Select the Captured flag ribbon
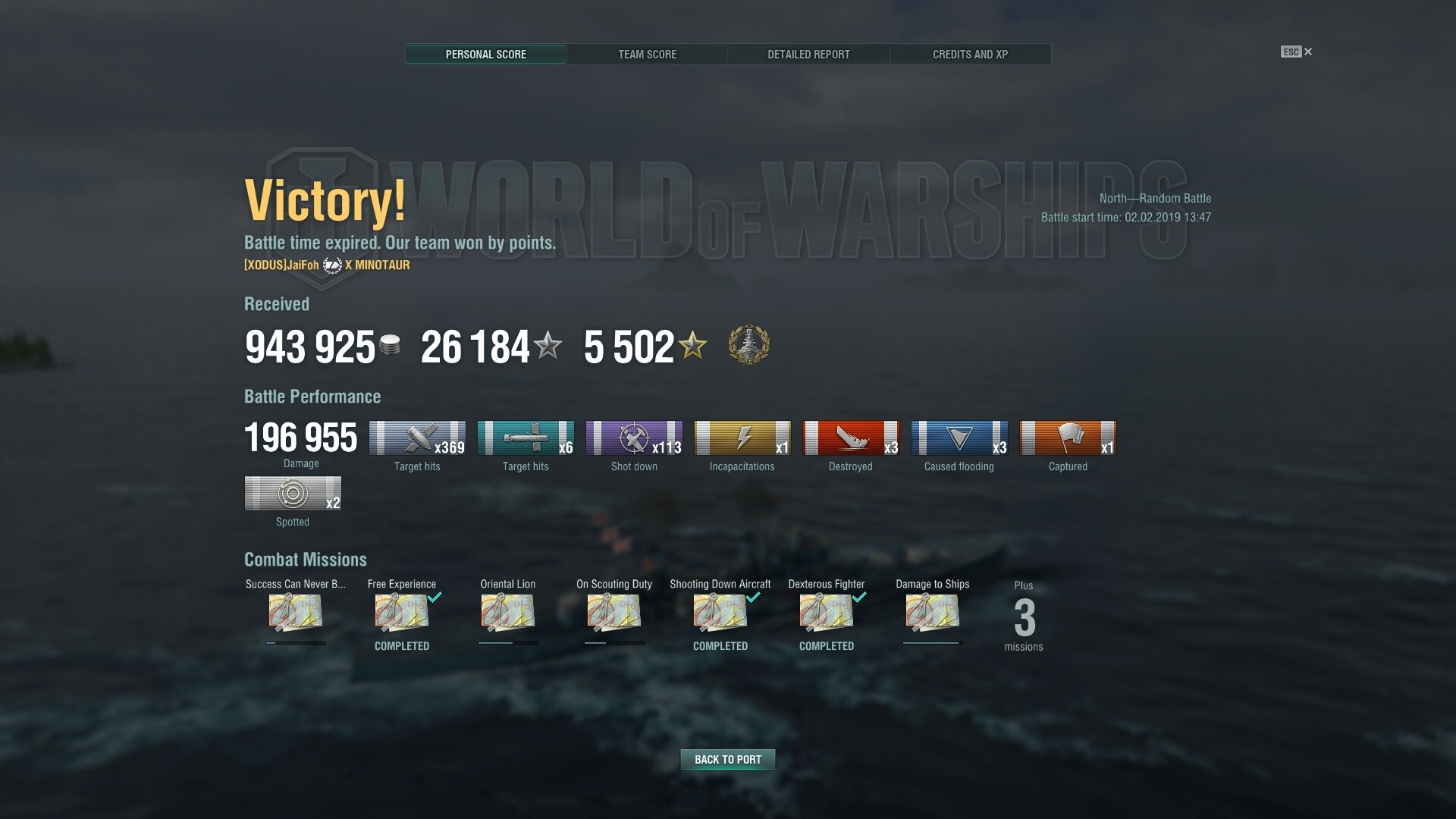 (x=1068, y=438)
